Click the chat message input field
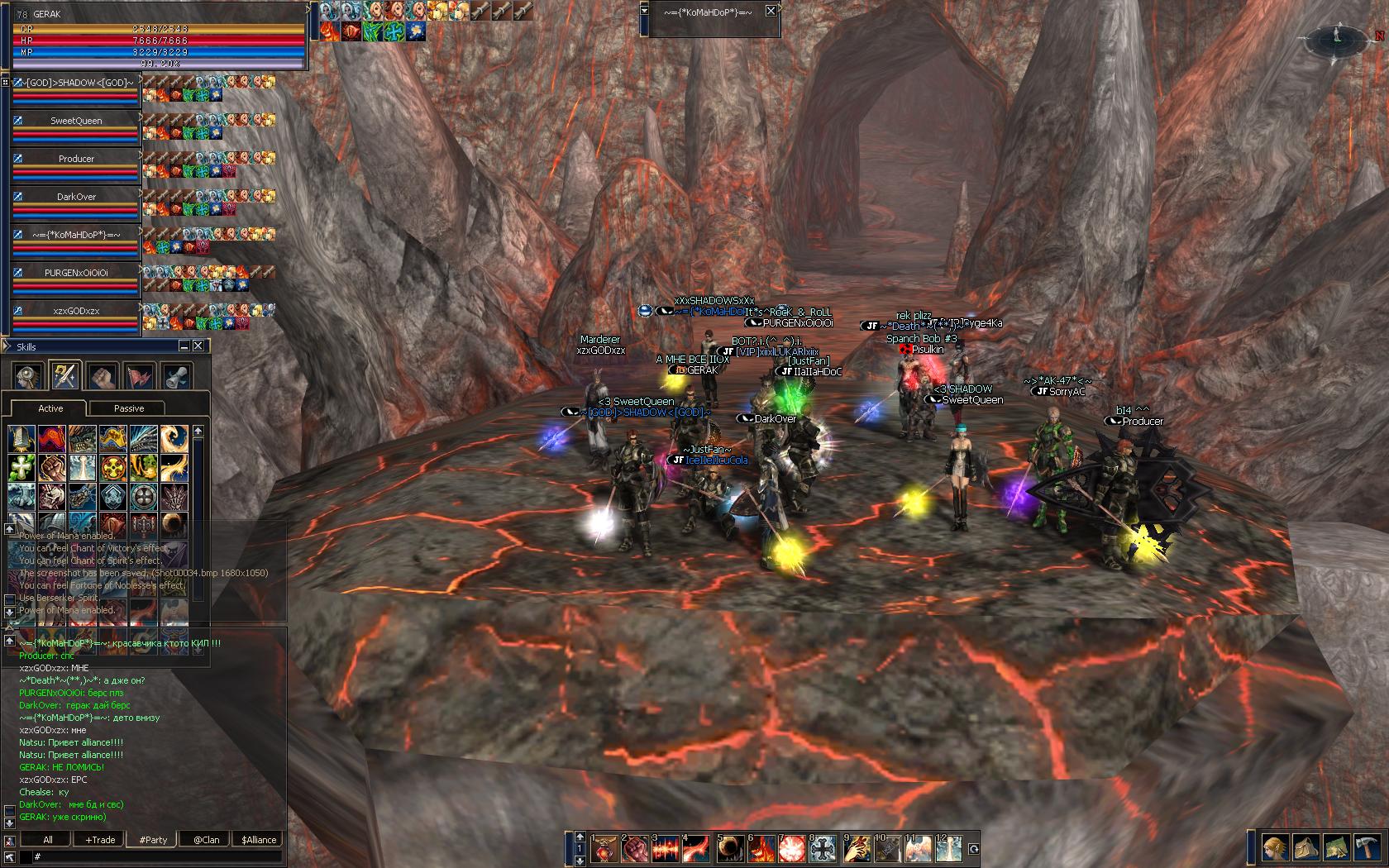Viewport: 1389px width, 868px height. [x=157, y=857]
